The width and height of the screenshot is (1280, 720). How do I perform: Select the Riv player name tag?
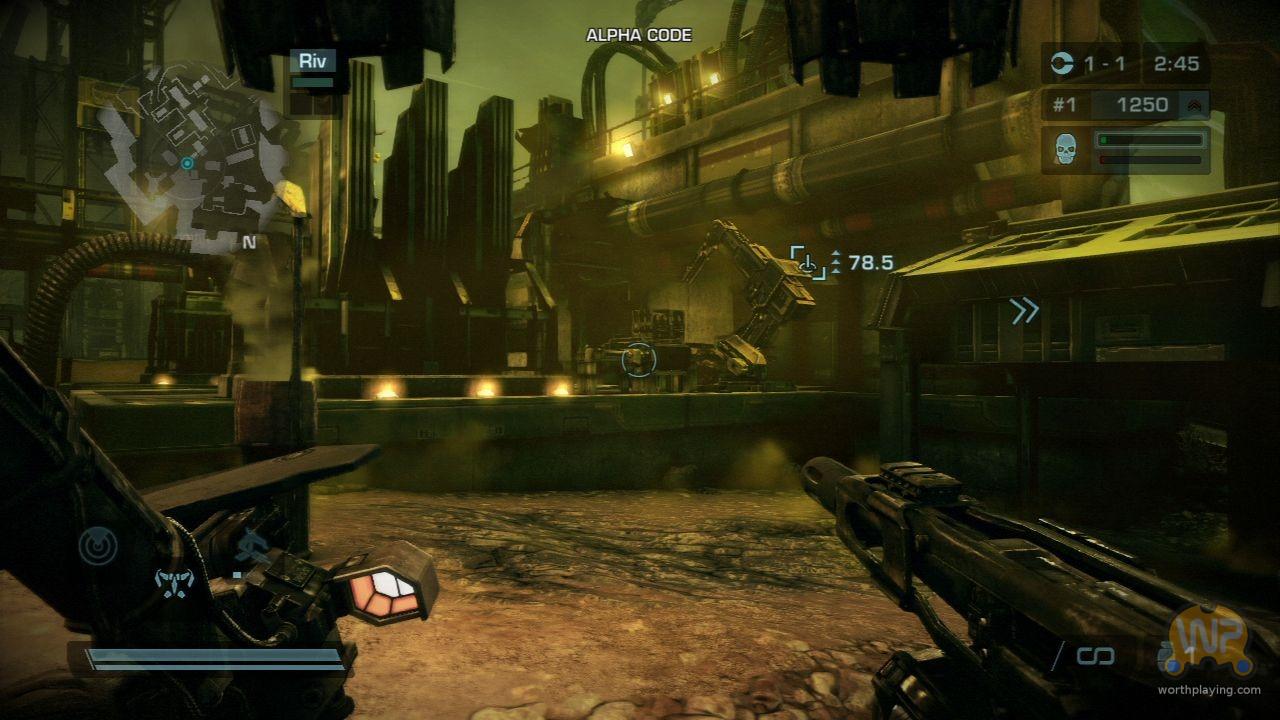(x=312, y=61)
